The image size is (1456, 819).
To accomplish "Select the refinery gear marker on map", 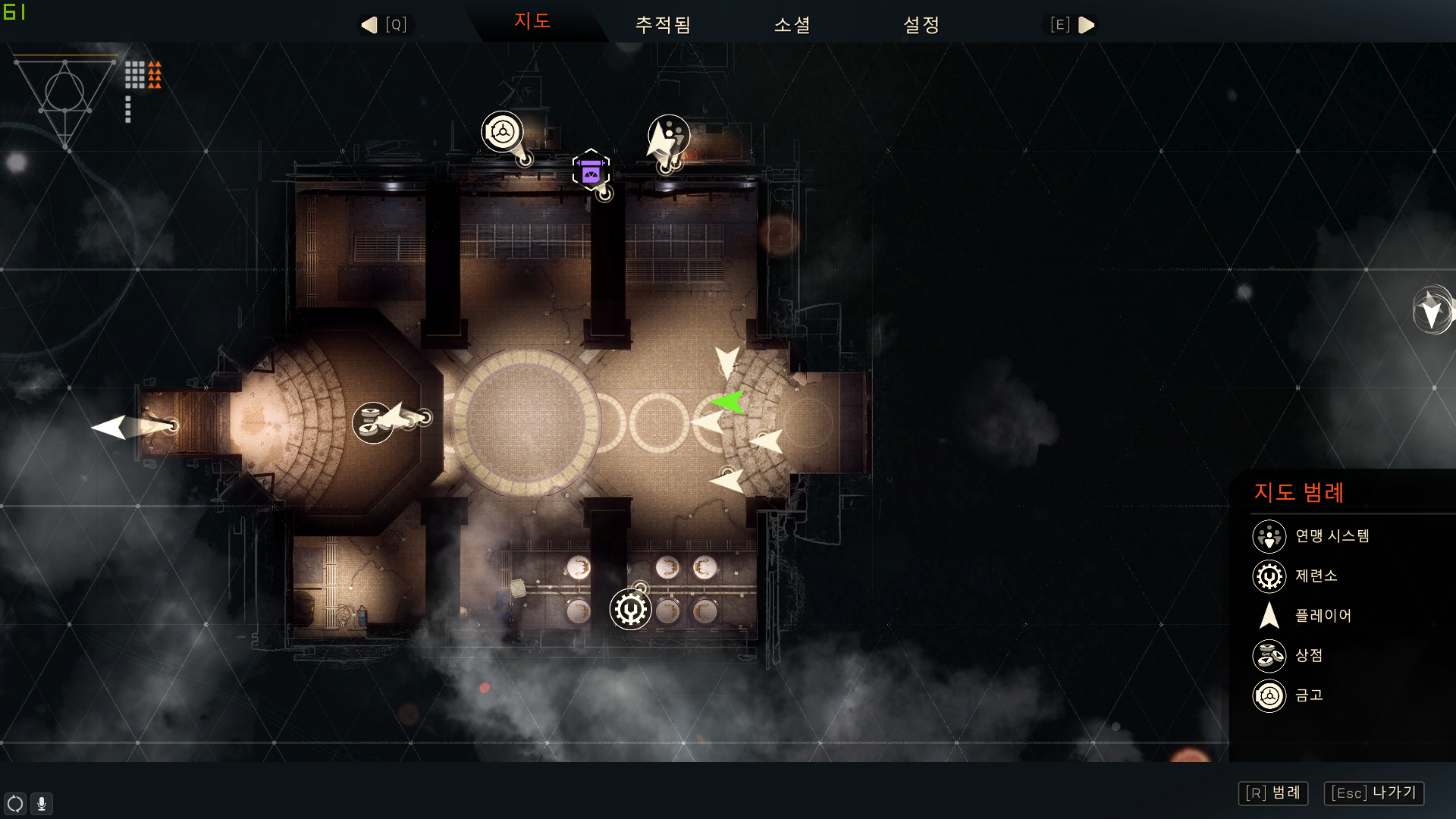I will point(630,609).
